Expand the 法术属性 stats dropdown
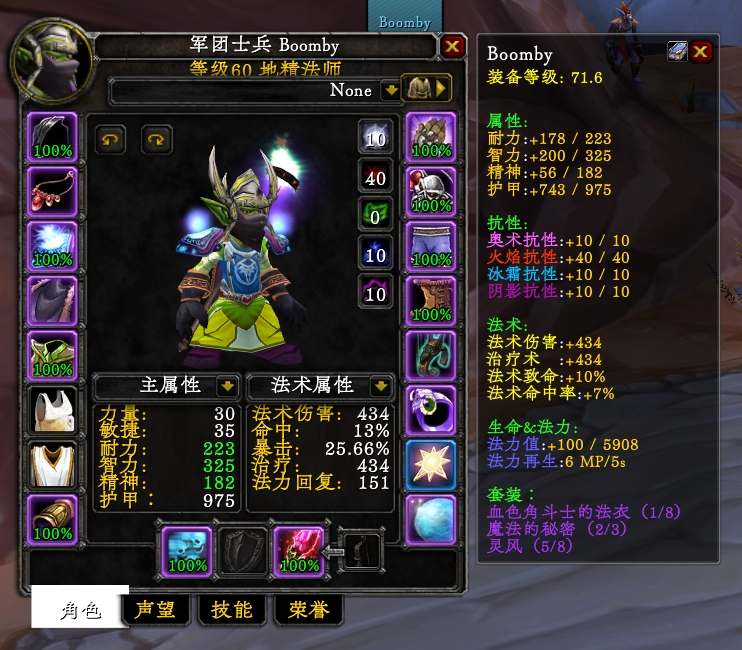The image size is (742, 650). [380, 386]
